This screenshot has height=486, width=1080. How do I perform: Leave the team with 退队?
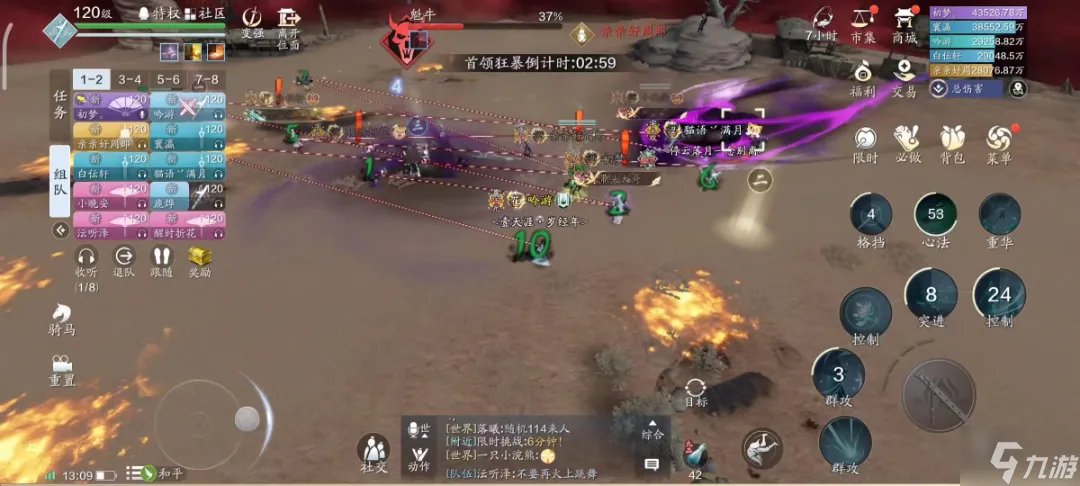[x=124, y=262]
